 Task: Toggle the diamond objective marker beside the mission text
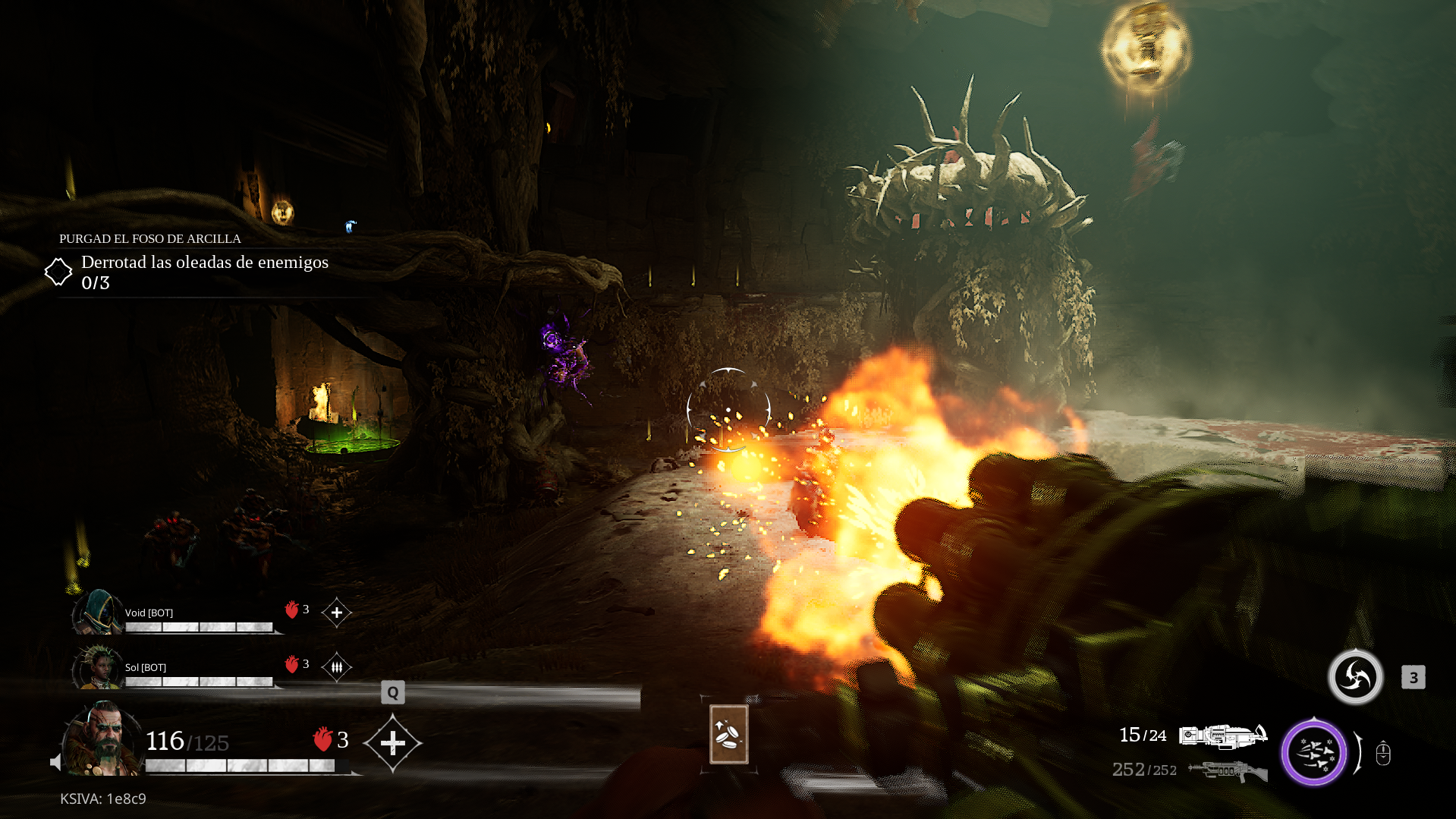60,270
